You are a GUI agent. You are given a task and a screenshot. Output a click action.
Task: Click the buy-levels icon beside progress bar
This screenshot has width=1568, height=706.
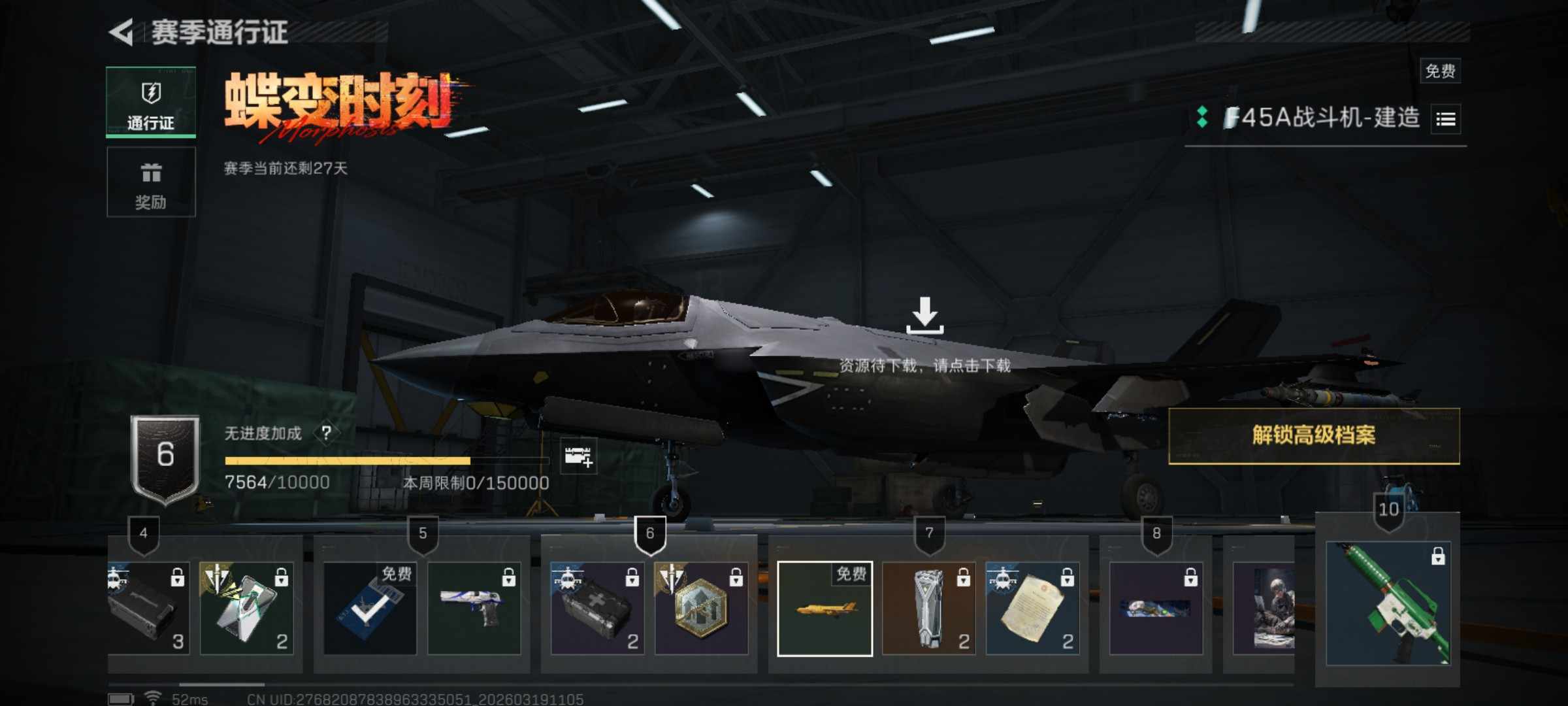578,456
